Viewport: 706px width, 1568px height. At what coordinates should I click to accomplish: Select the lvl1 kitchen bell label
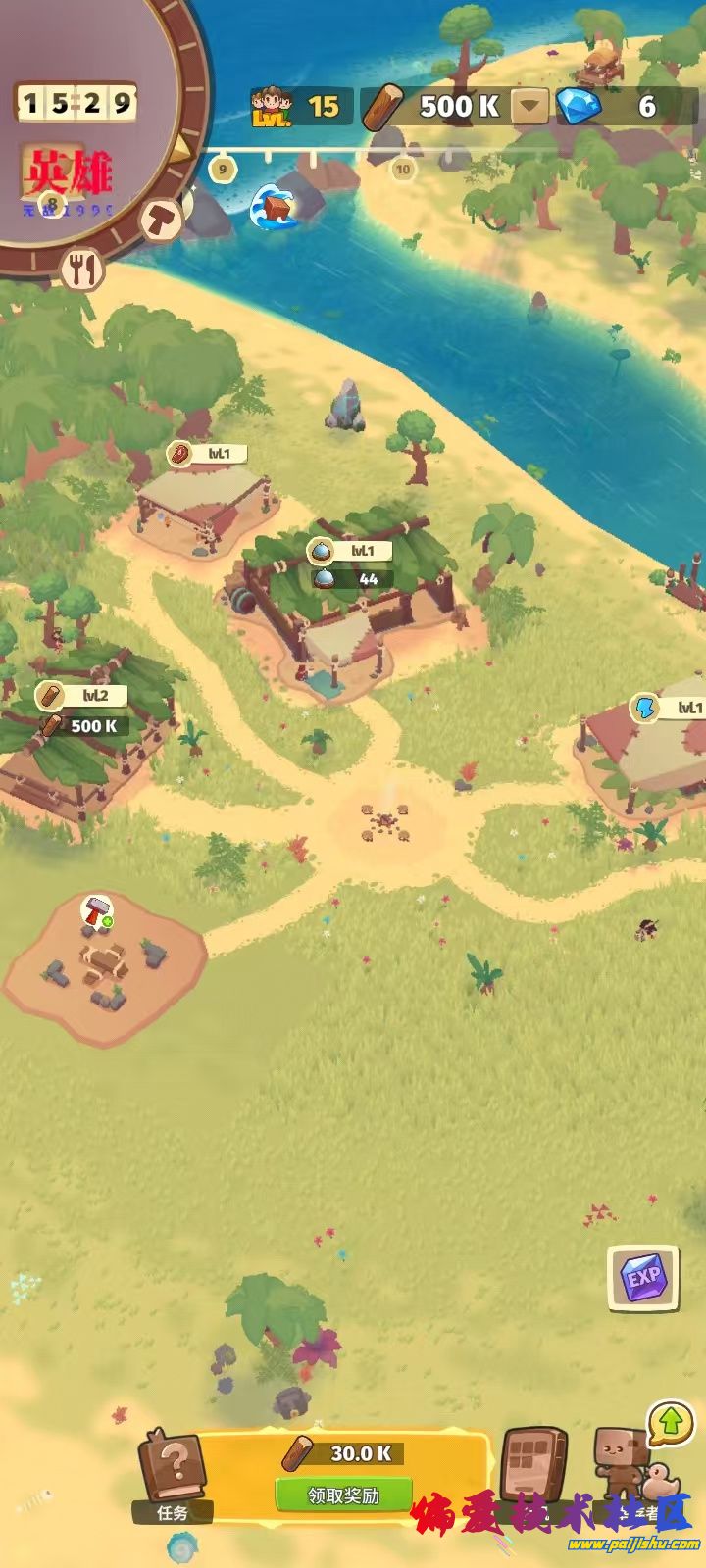(x=349, y=552)
